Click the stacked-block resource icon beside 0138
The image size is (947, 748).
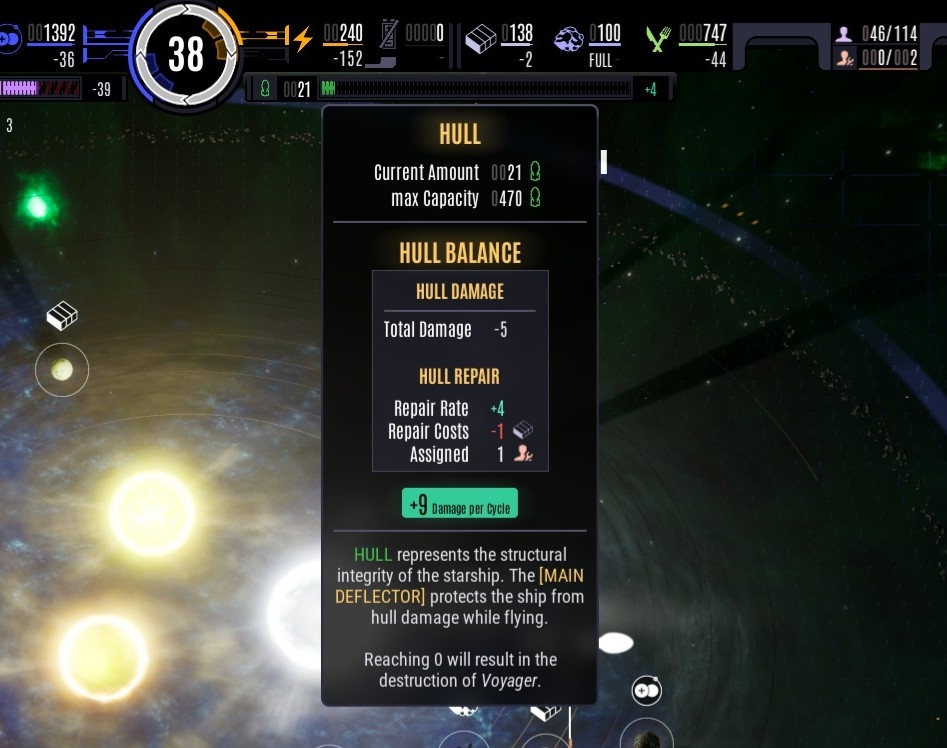pos(482,39)
